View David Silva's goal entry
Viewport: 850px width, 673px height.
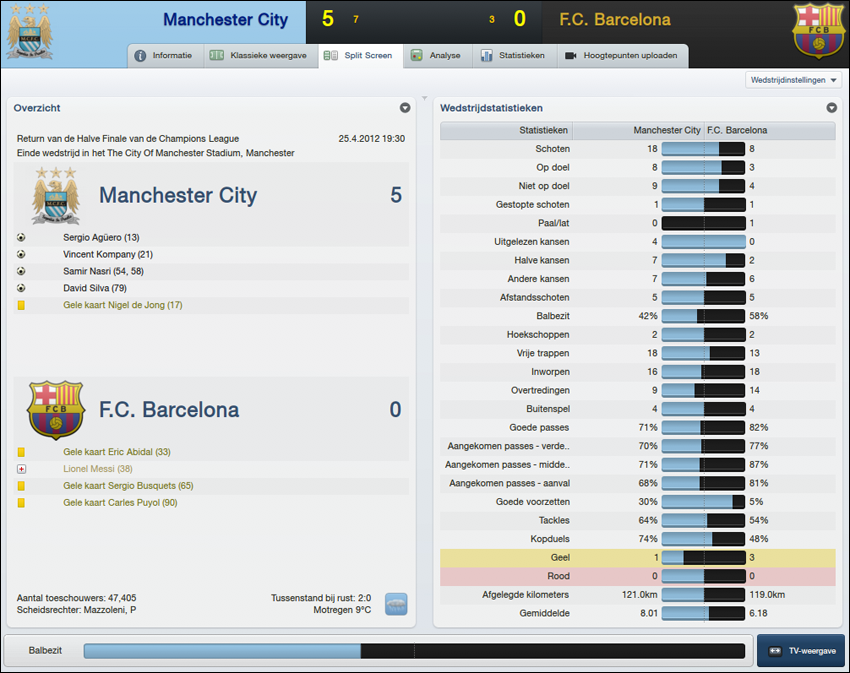tap(94, 289)
